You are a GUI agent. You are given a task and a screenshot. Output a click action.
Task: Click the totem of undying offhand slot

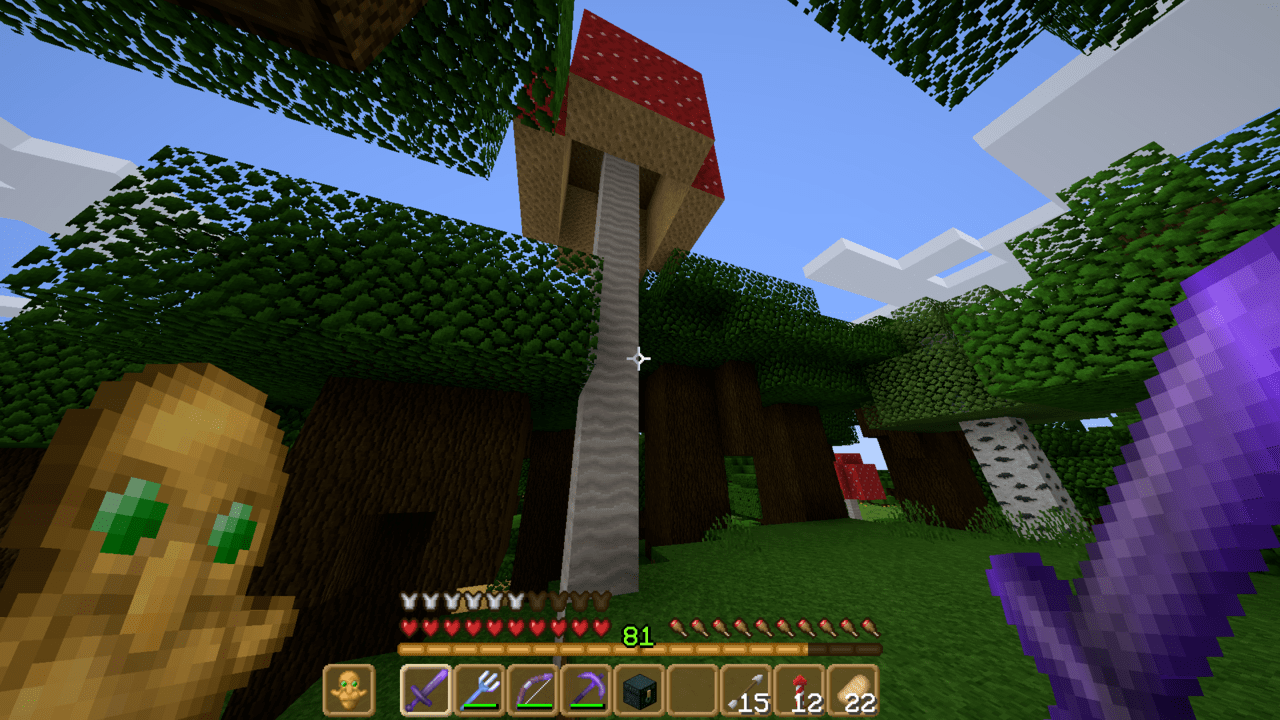(x=349, y=689)
